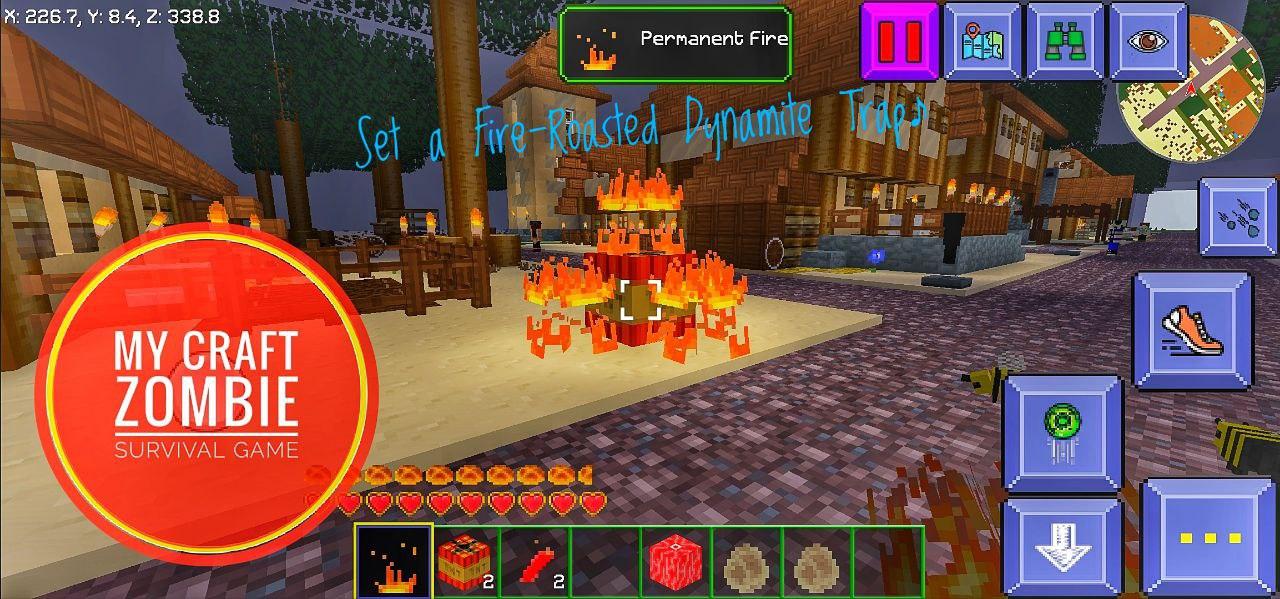Screen dimensions: 1280x599
Task: Select the dynamite TNT hotbar slot
Action: [466, 562]
